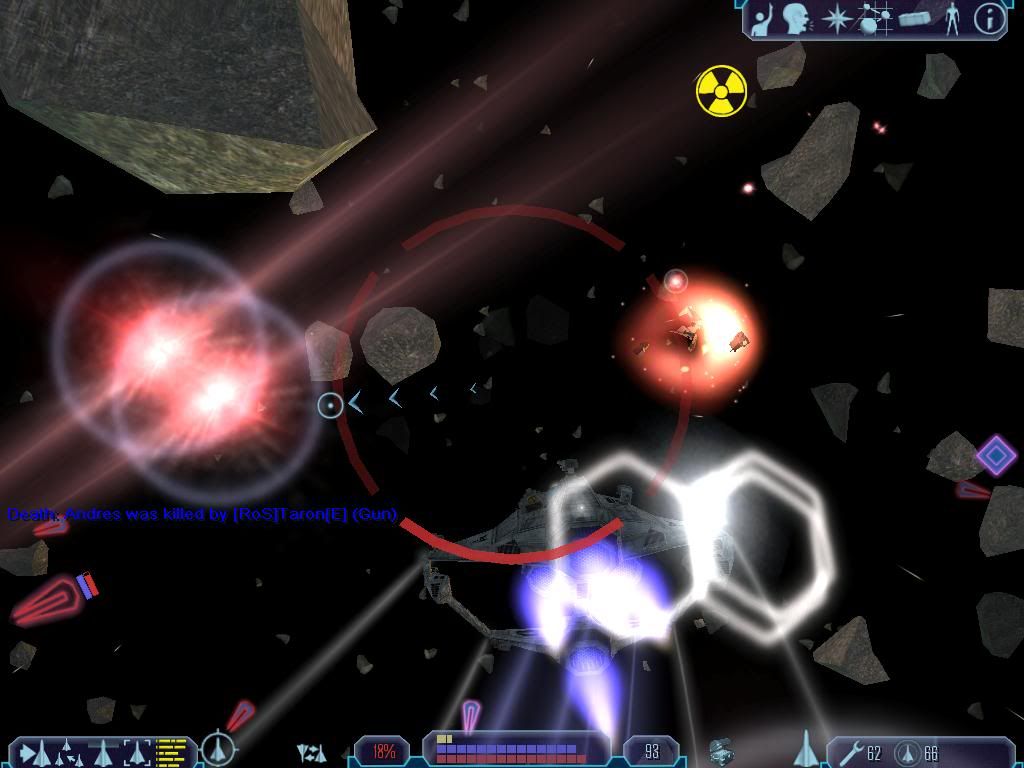The width and height of the screenshot is (1024, 768).
Task: Click the lone ship icon beside the wrench panel
Action: tap(806, 748)
